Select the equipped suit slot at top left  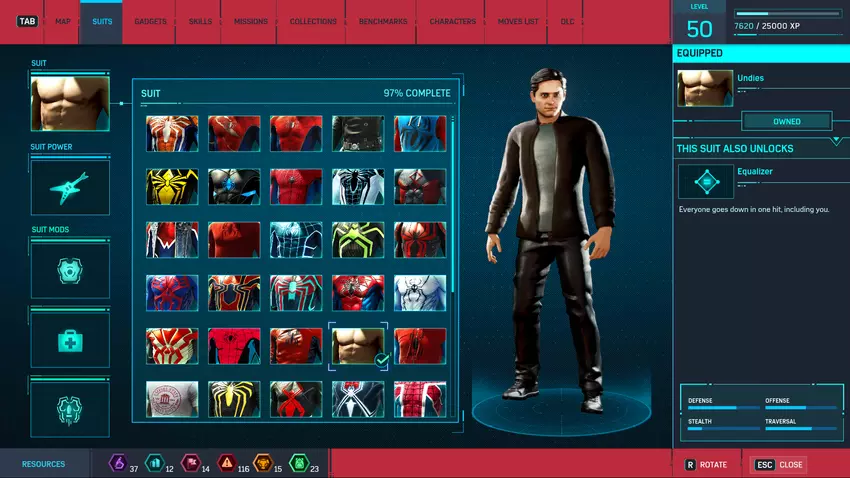click(x=70, y=103)
